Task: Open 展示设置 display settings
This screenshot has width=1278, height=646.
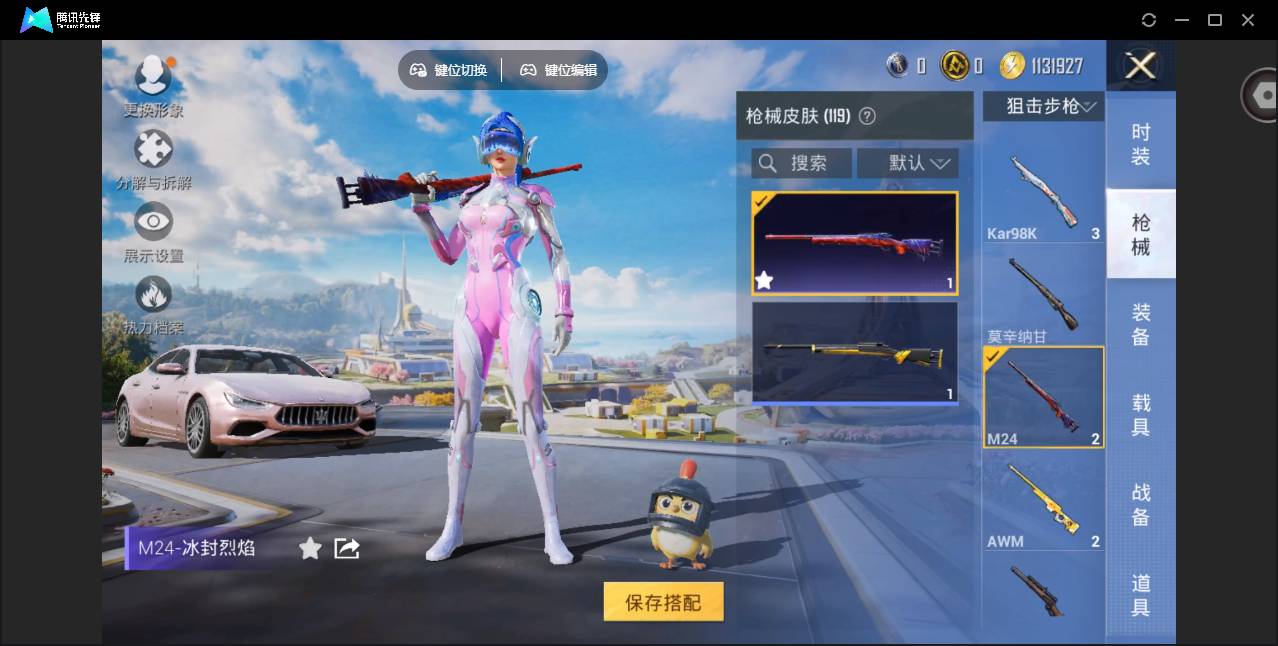Action: point(153,233)
